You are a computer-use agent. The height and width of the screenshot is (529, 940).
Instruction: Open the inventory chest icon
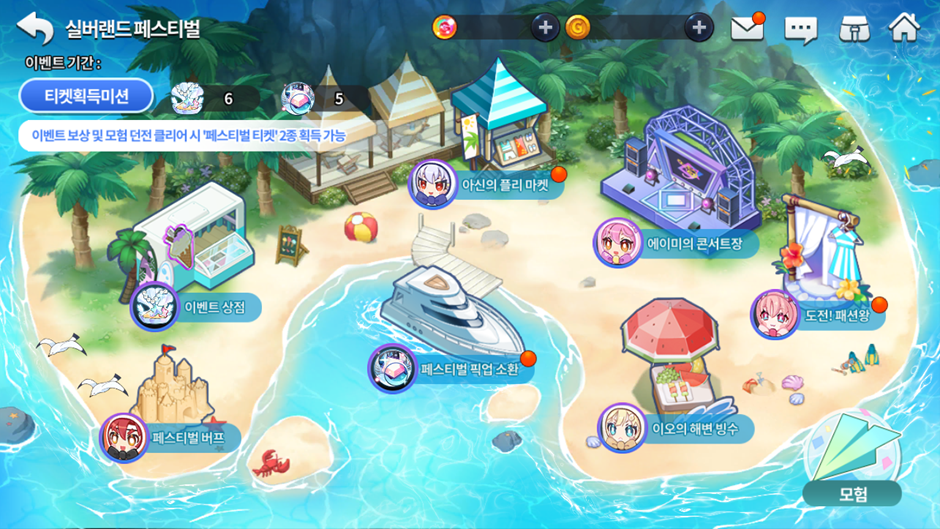click(x=852, y=27)
